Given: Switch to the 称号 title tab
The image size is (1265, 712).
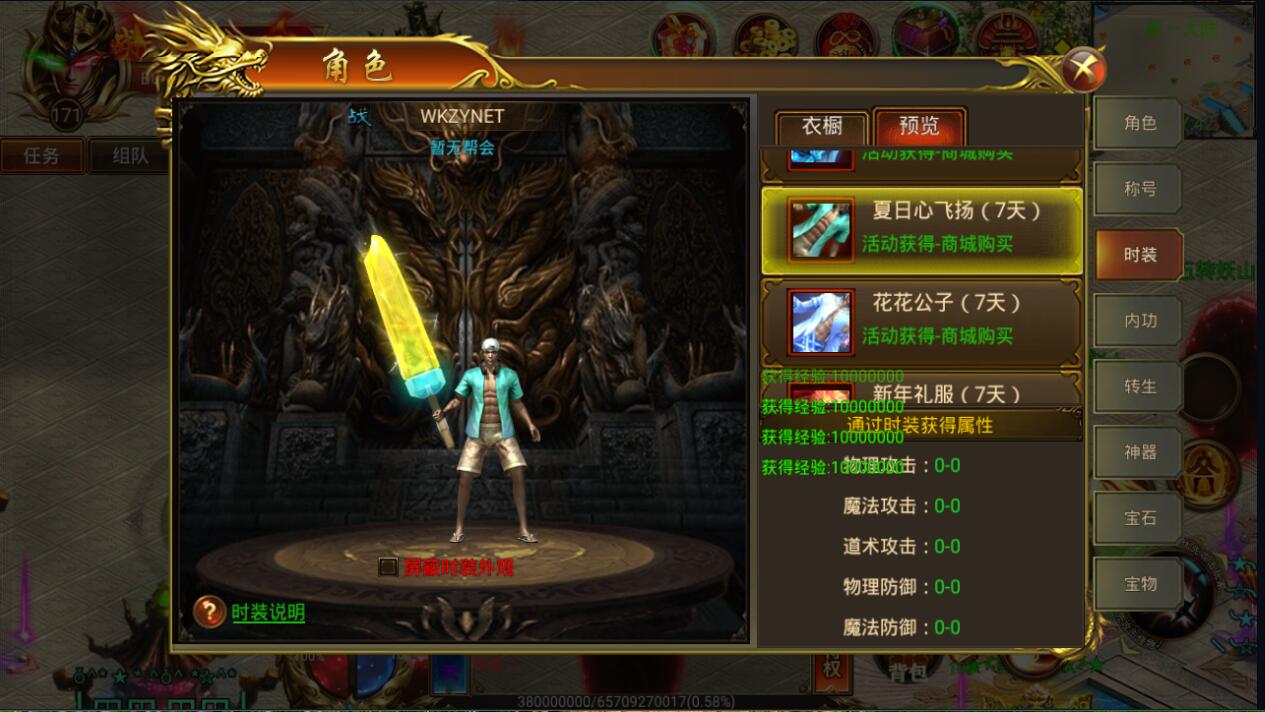Looking at the screenshot, I should (x=1139, y=189).
